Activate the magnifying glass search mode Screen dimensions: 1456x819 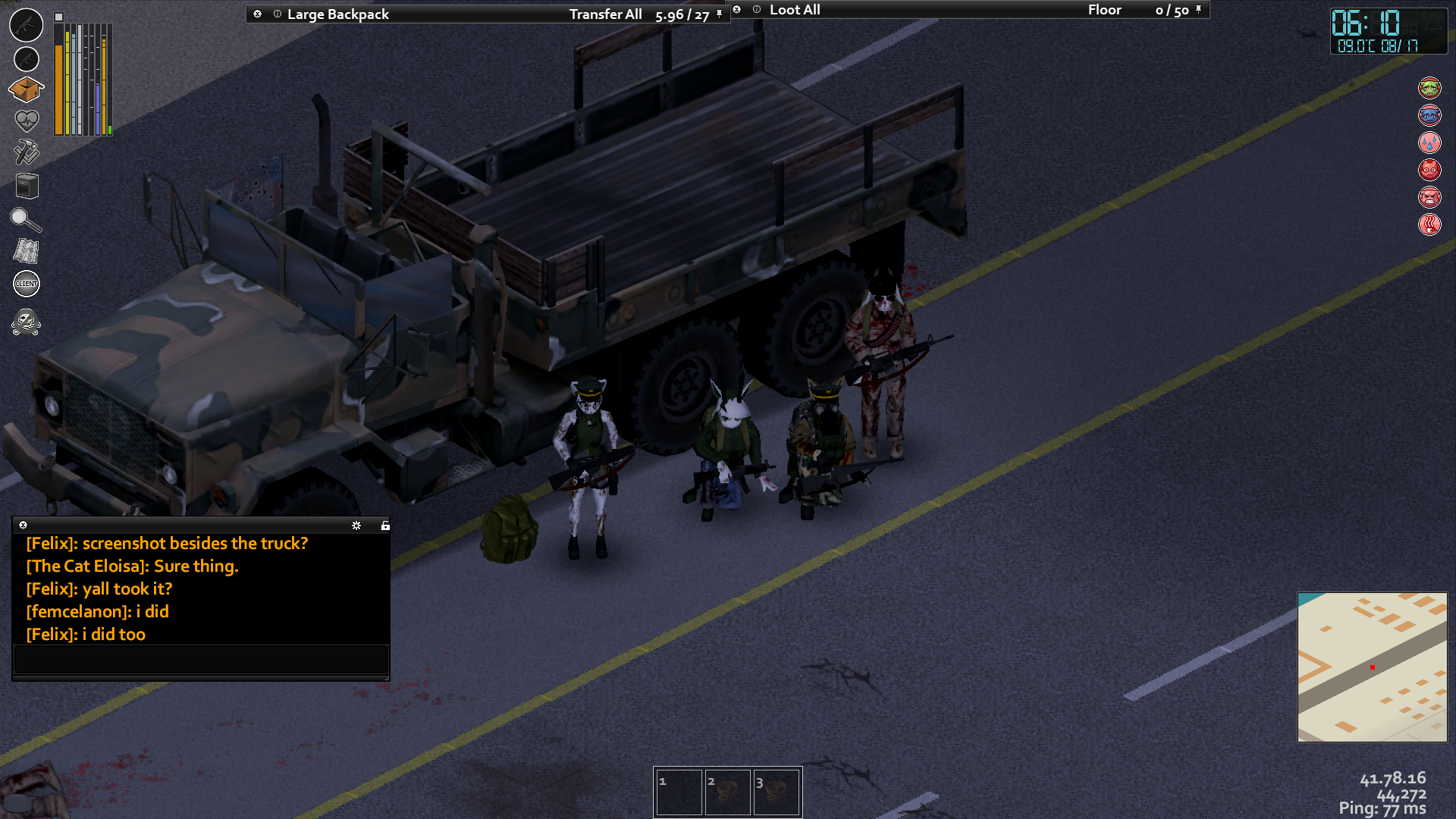[x=25, y=220]
